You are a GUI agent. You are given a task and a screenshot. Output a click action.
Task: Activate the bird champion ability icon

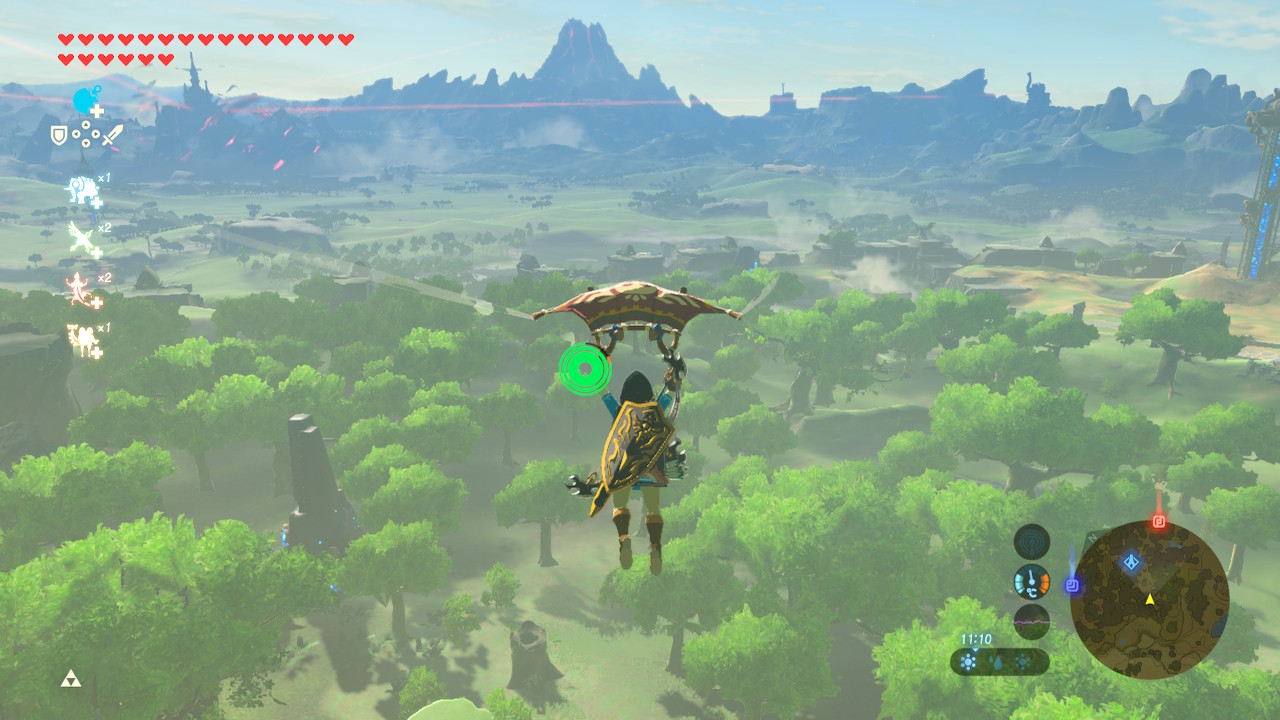[x=82, y=238]
